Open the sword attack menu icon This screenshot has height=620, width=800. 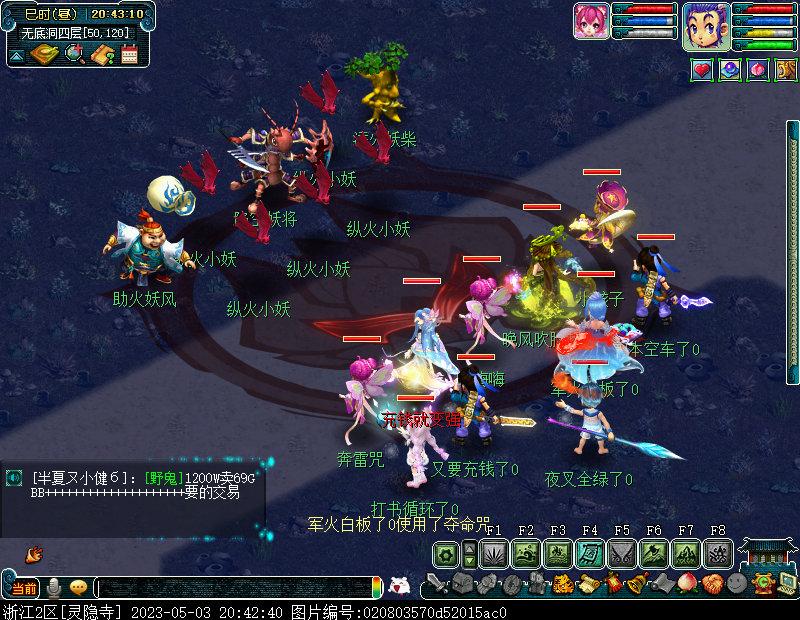(435, 584)
